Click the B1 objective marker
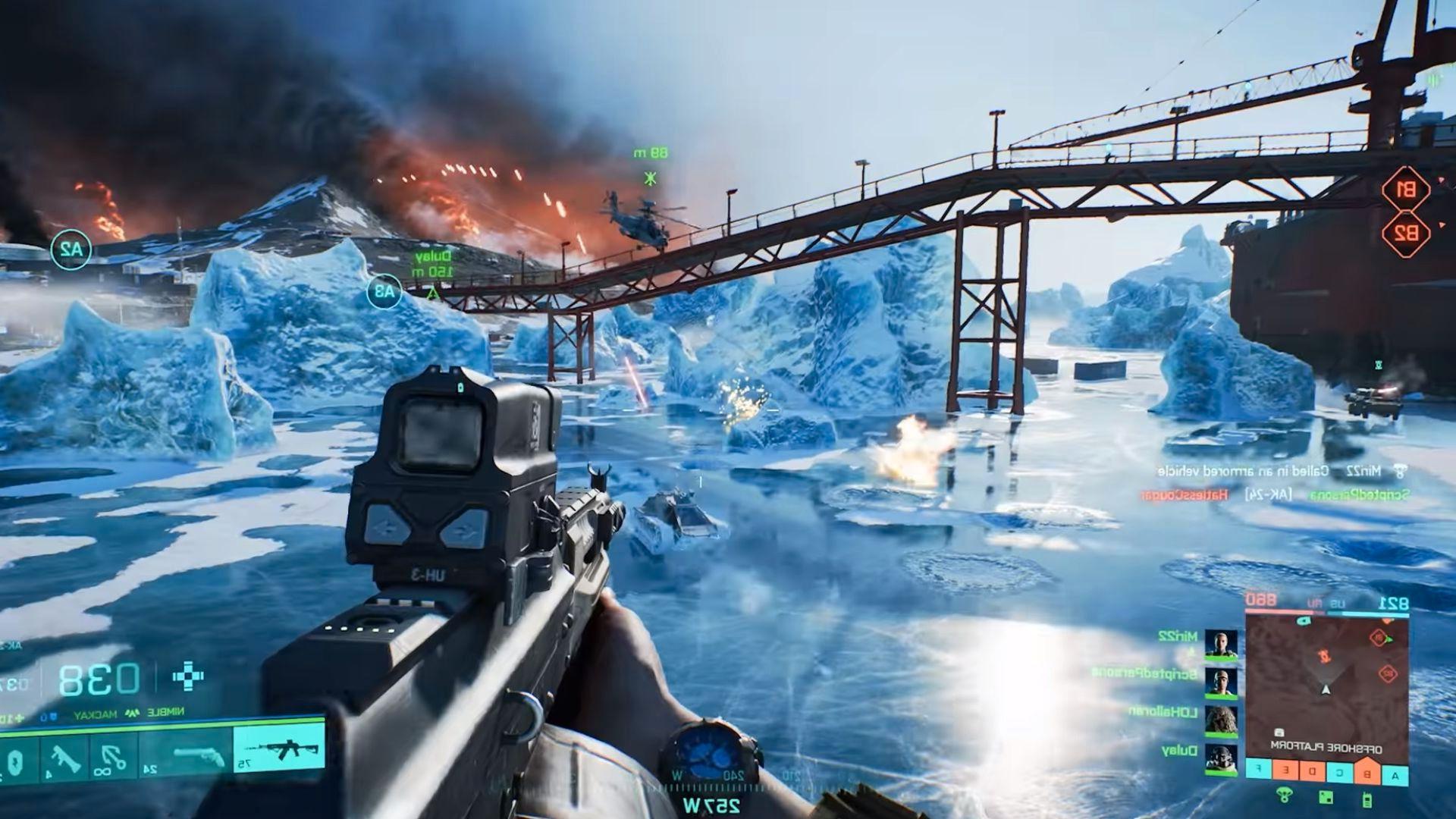The width and height of the screenshot is (1456, 819). click(x=1405, y=190)
